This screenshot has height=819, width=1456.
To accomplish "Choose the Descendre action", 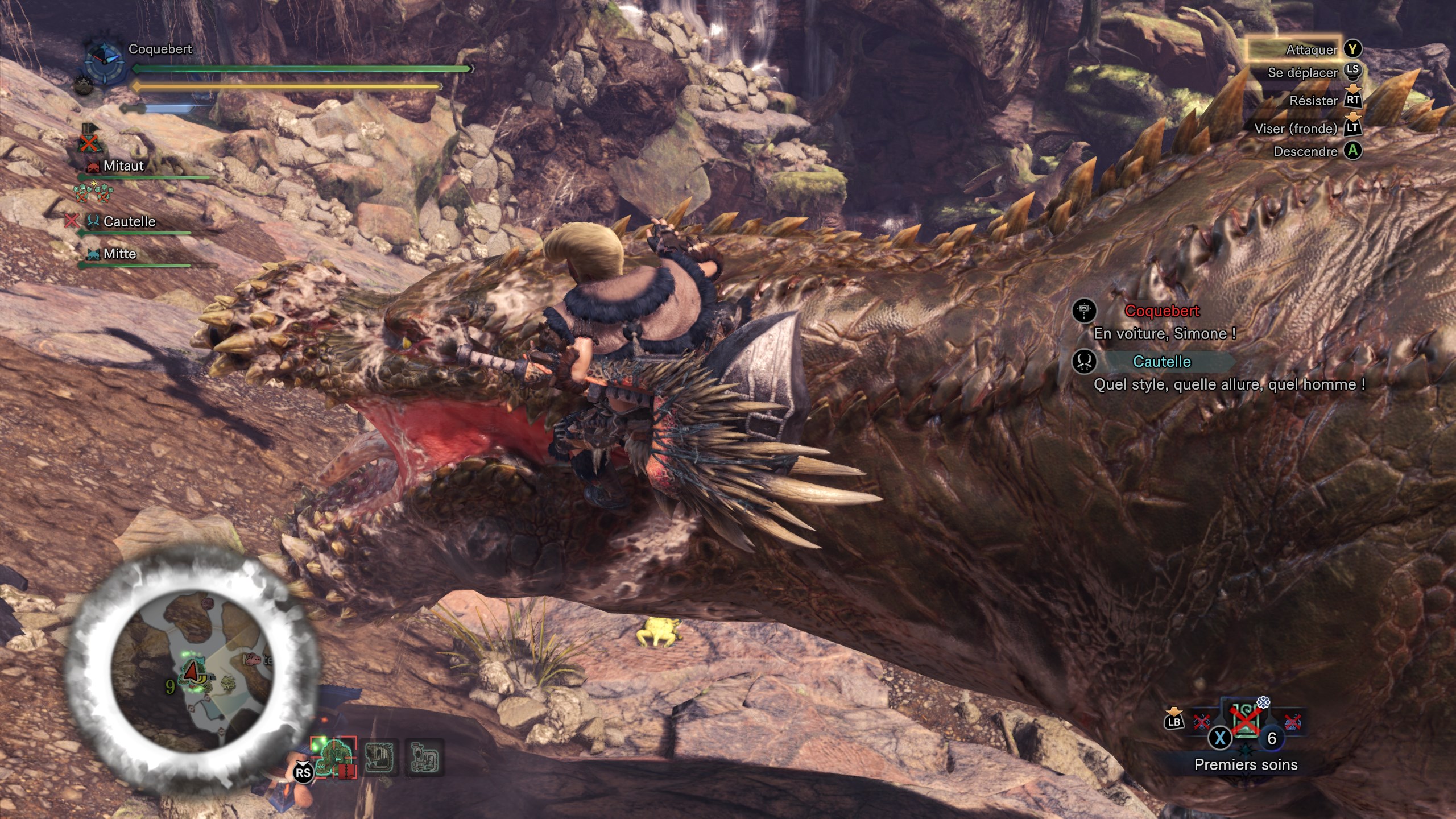I will coord(1305,151).
